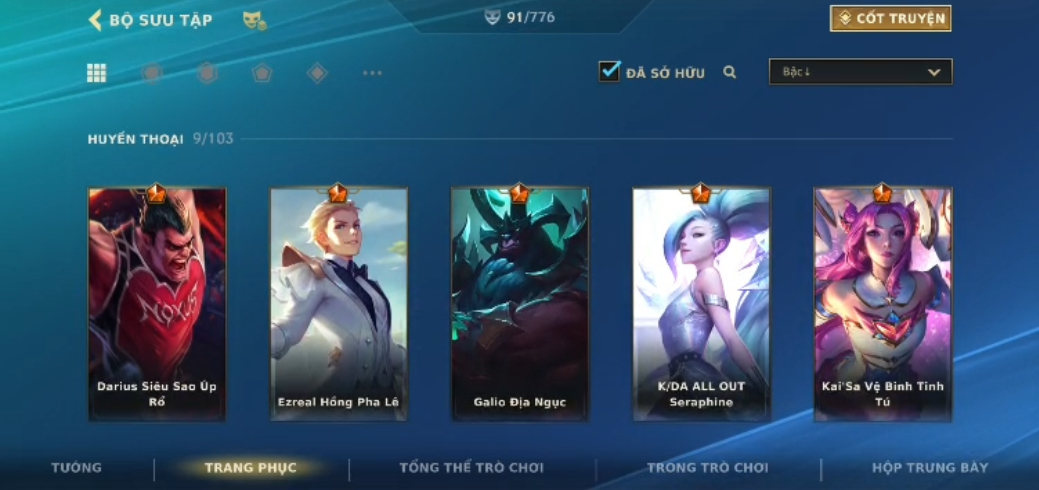Image resolution: width=1039 pixels, height=490 pixels.
Task: Open the Cốt Truyện button
Action: point(890,19)
